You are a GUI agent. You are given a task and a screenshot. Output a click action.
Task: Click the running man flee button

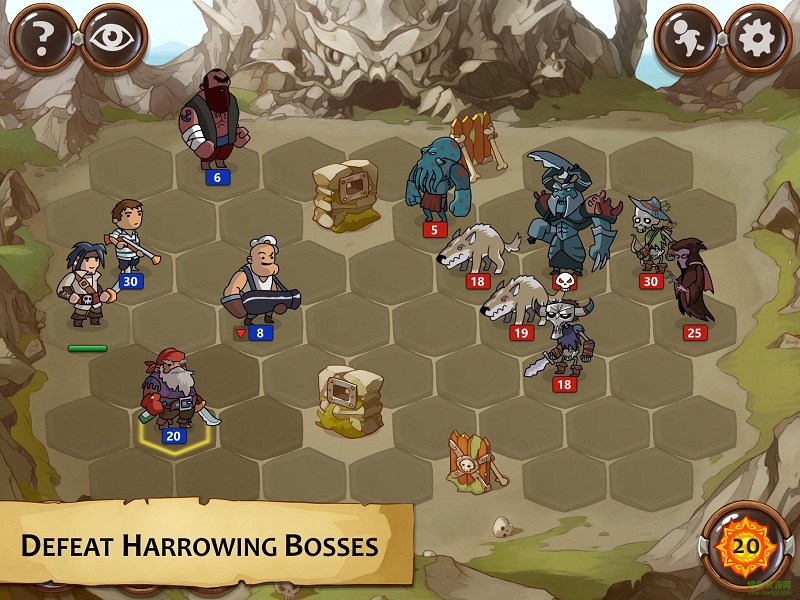click(x=688, y=38)
